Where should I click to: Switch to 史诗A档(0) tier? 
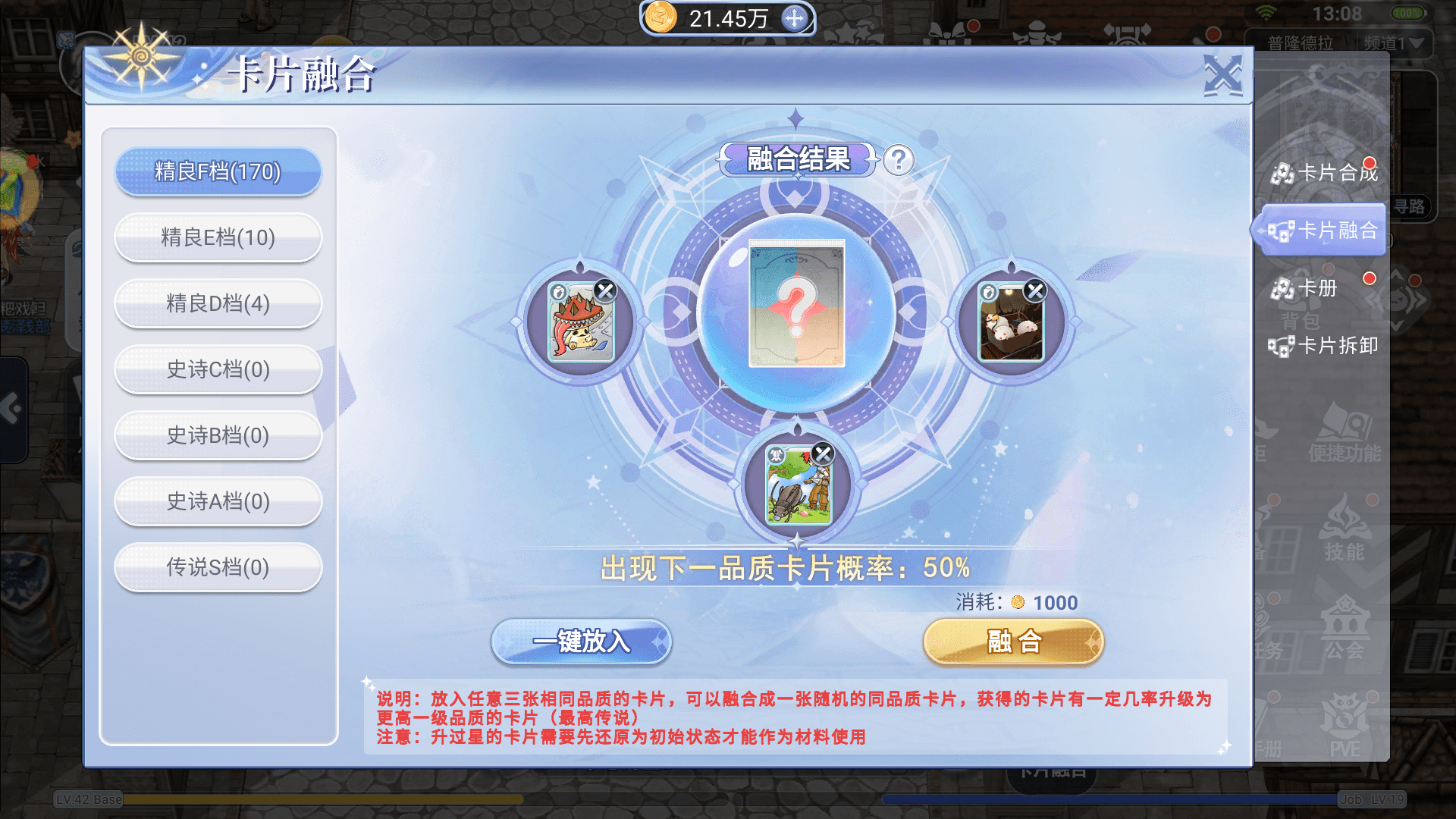coord(218,502)
